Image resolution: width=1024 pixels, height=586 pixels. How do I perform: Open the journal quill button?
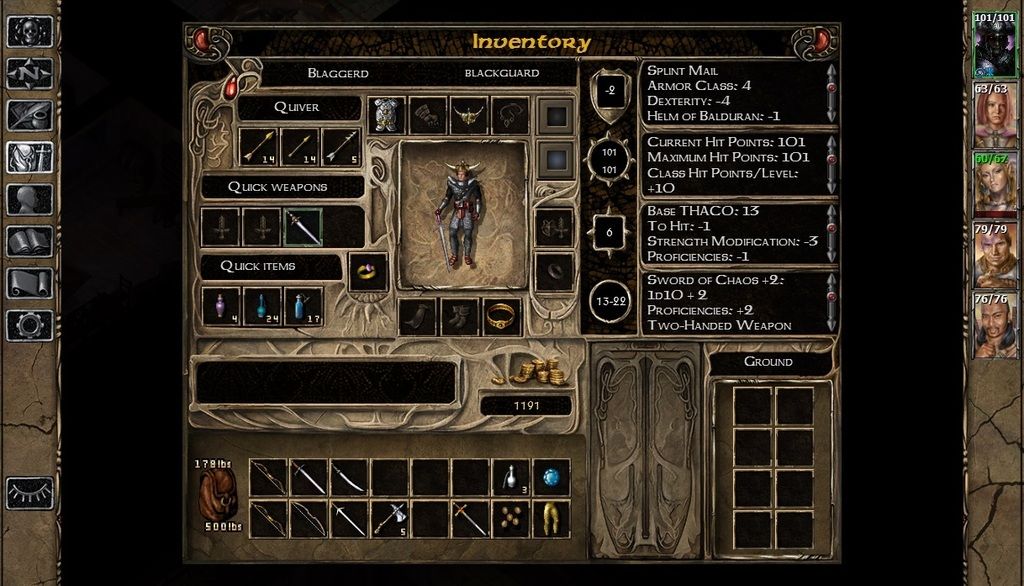pyautogui.click(x=30, y=115)
